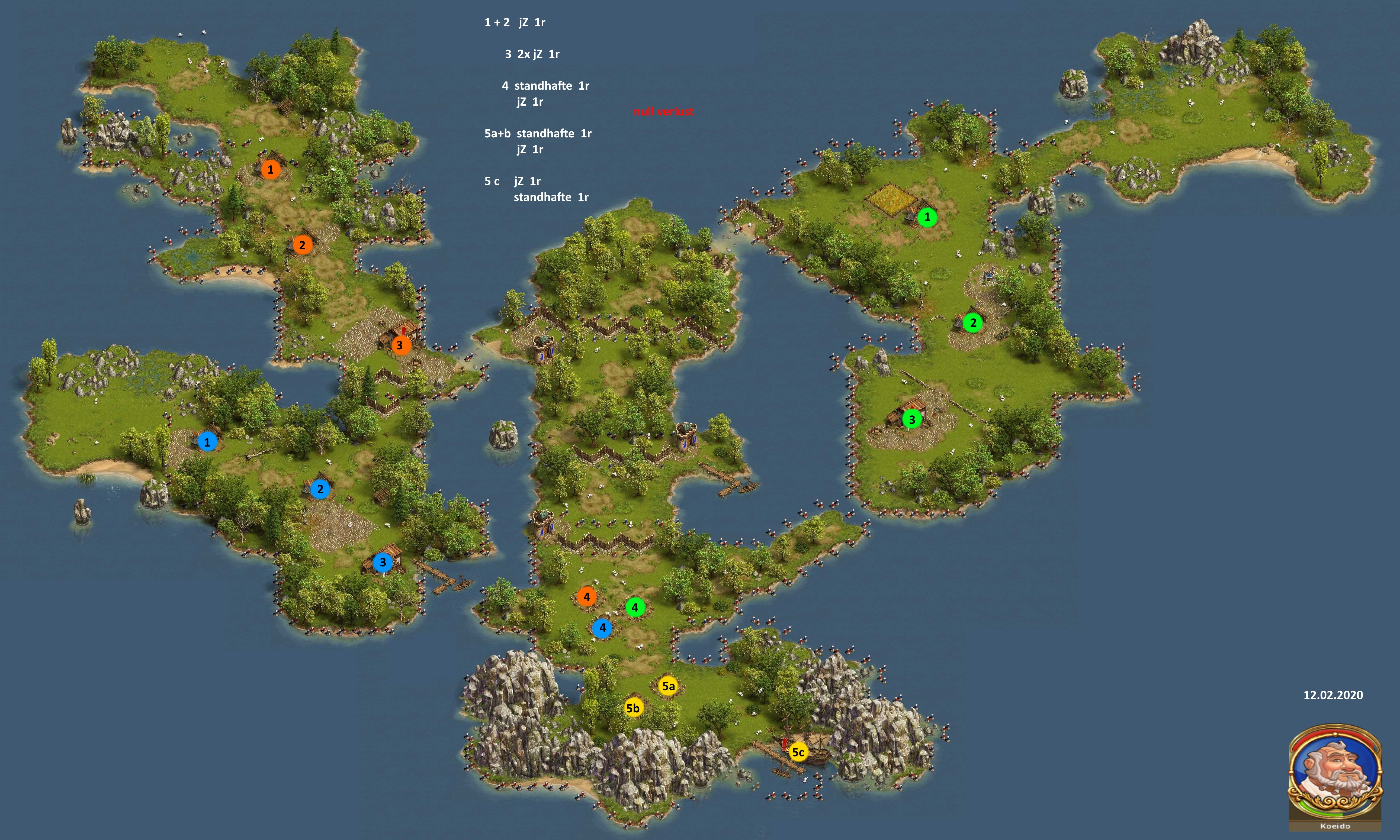Select orange marker 2 on the map
The height and width of the screenshot is (840, 1400).
tap(302, 245)
